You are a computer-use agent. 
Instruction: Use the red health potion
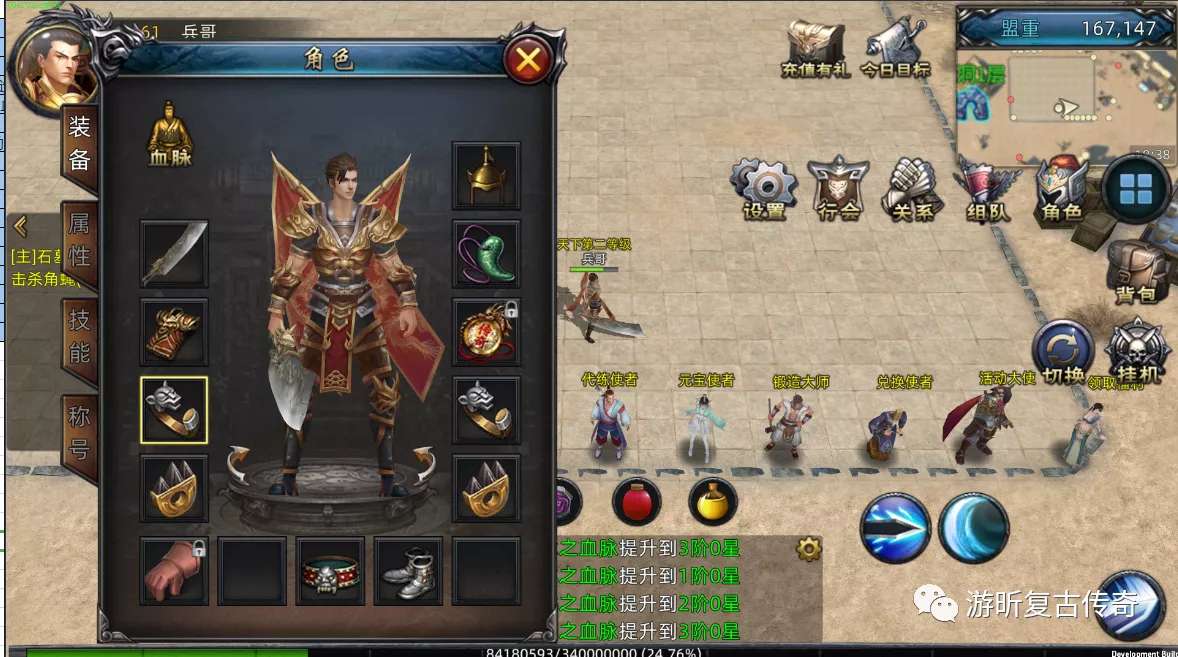point(636,500)
